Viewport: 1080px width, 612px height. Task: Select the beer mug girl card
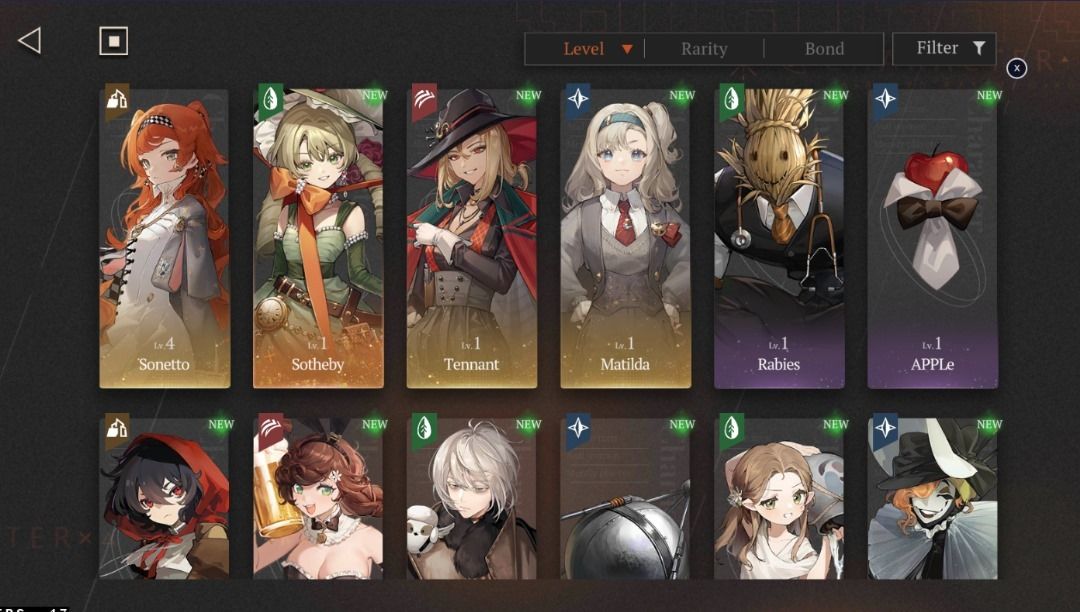click(318, 498)
